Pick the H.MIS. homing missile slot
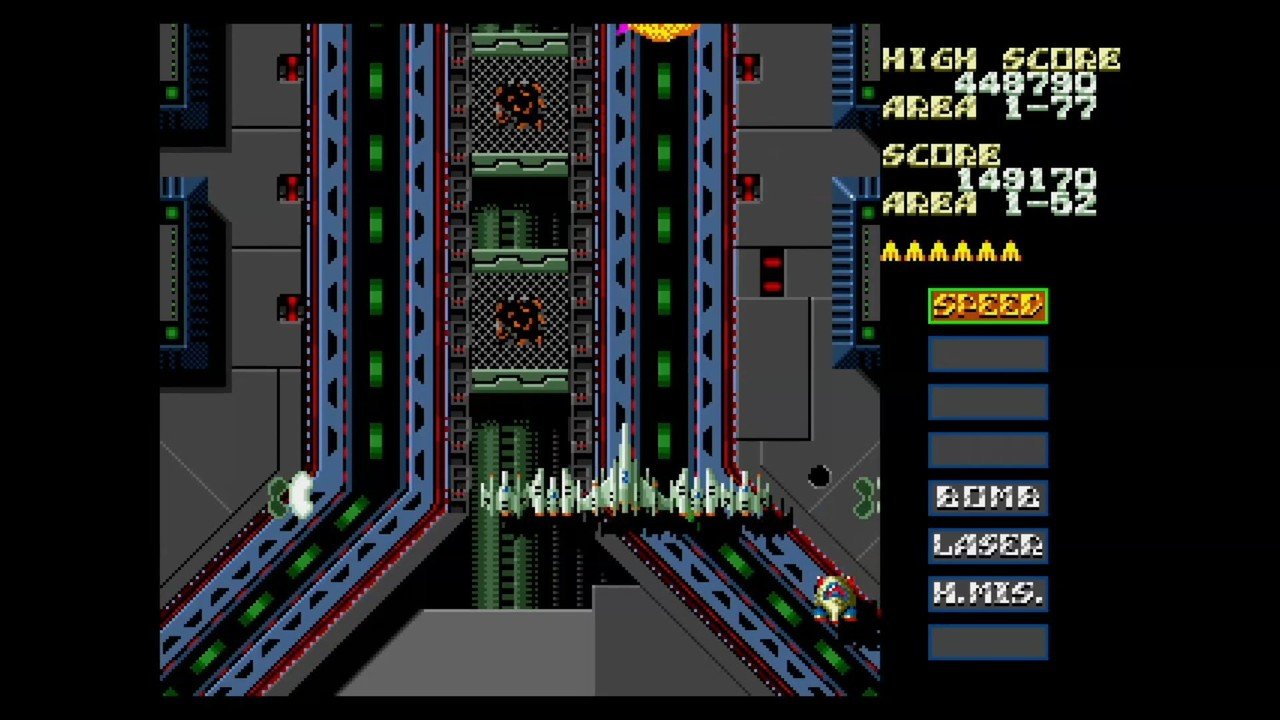Image resolution: width=1280 pixels, height=720 pixels. 988,593
